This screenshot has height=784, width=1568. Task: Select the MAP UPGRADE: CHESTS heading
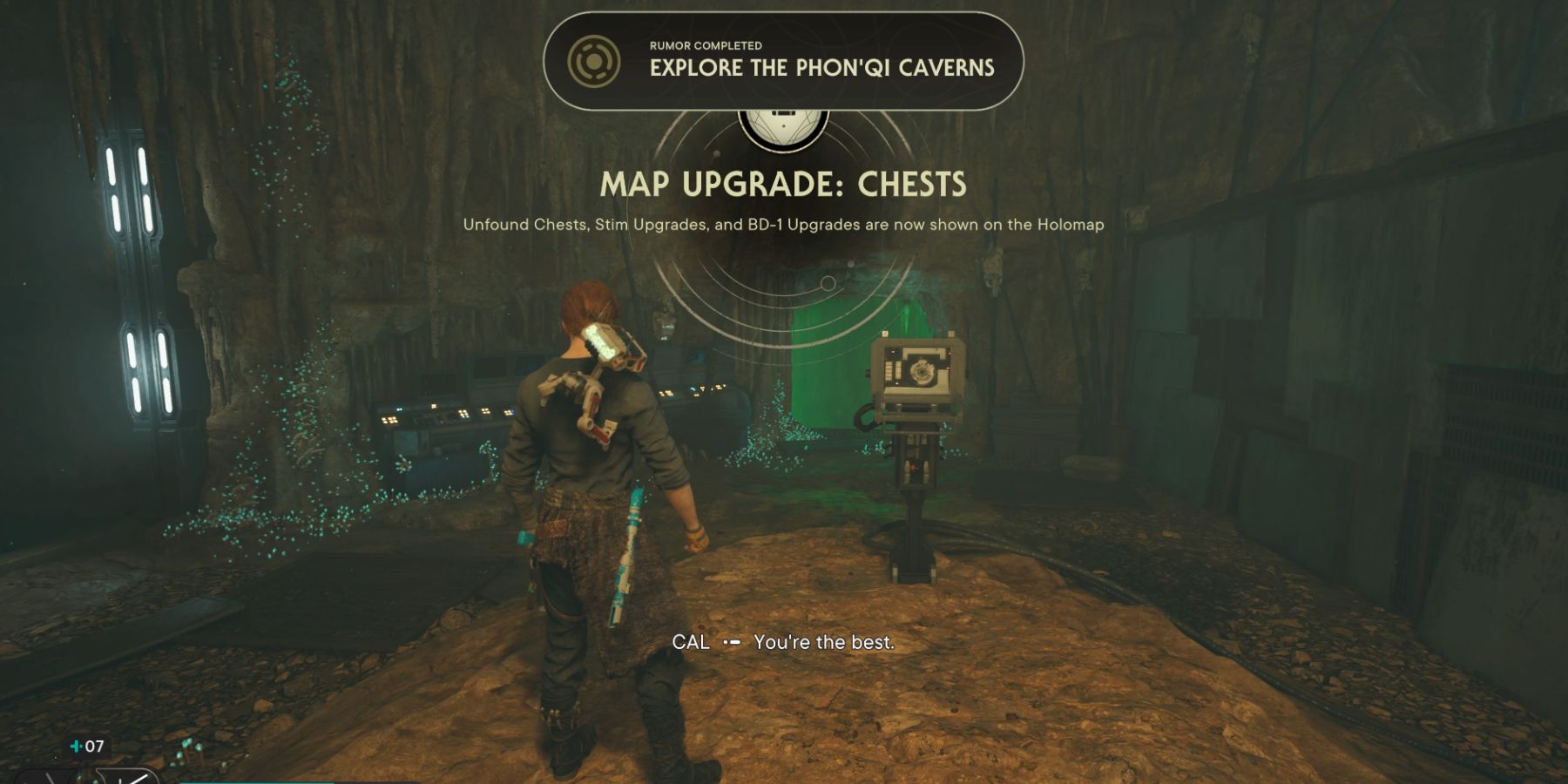(783, 183)
